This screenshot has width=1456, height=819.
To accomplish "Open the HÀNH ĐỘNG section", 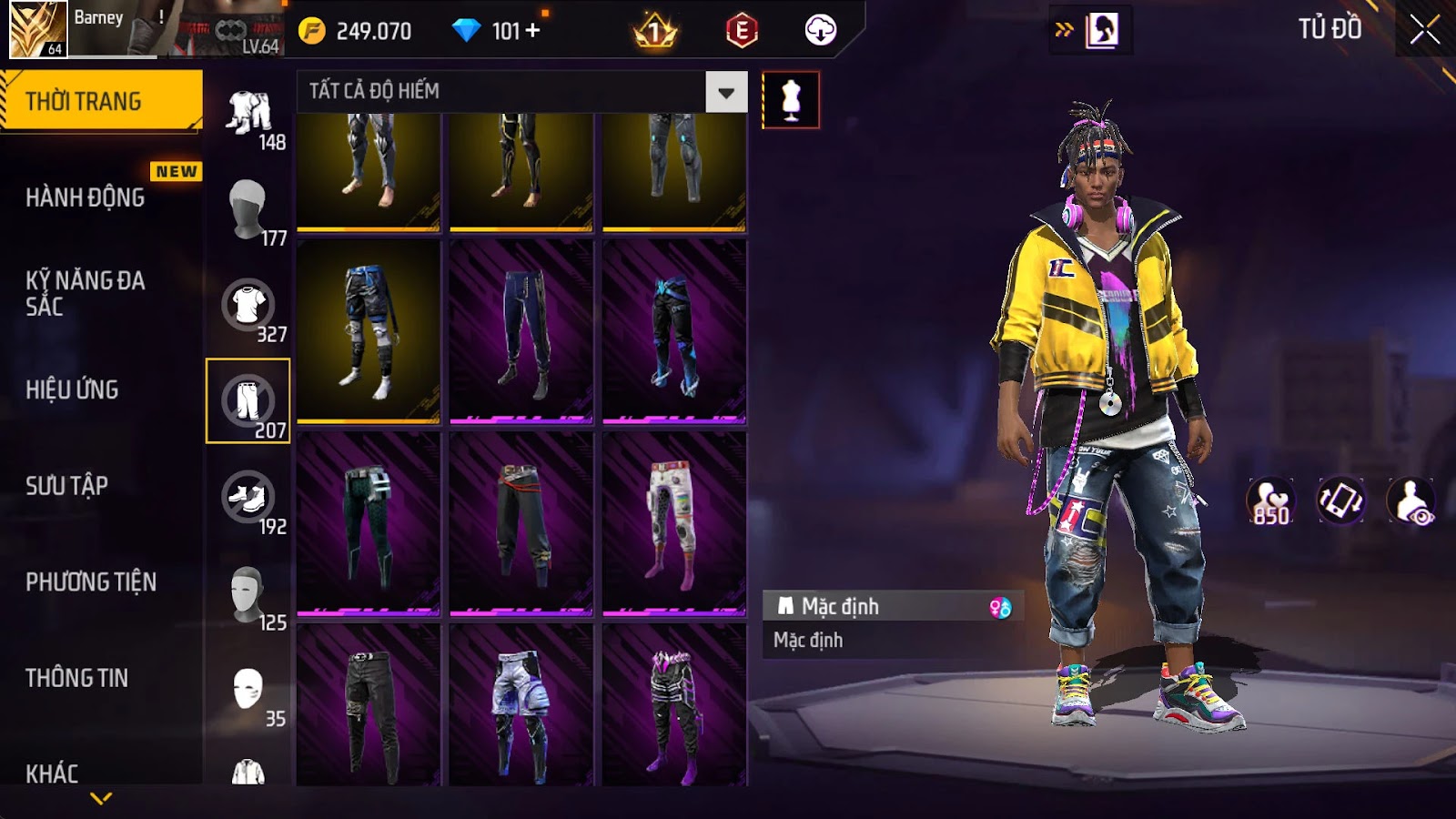I will [86, 197].
